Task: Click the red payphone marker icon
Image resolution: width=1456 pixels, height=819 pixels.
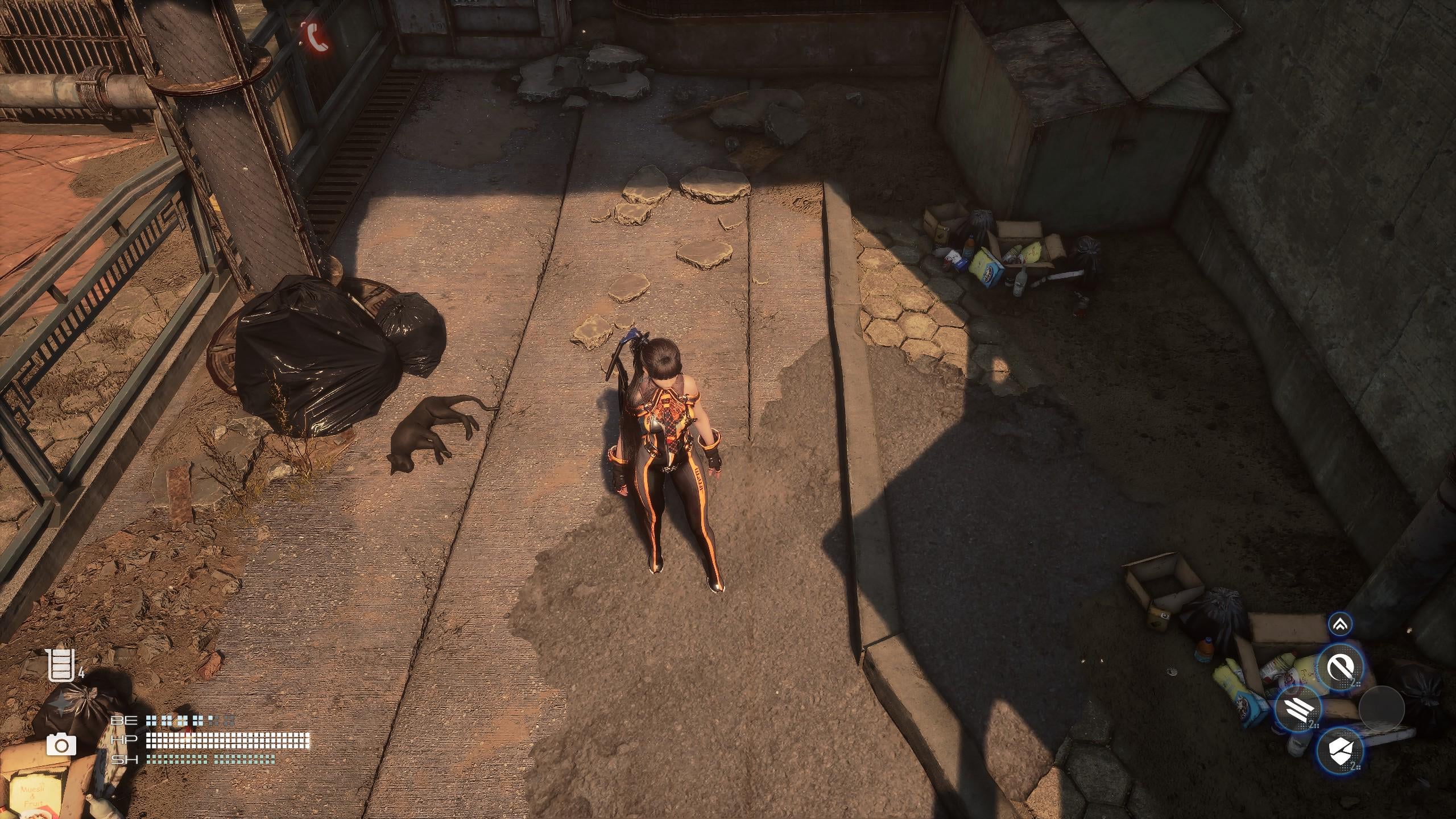Action: 315,36
